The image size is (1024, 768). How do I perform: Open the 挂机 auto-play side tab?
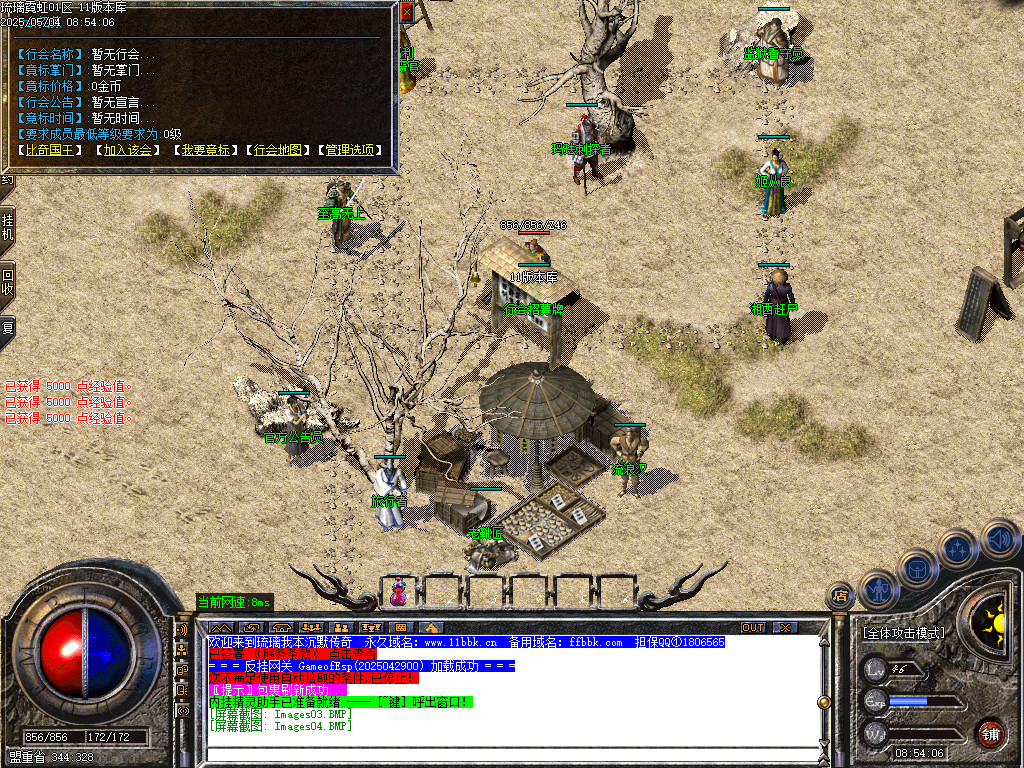click(7, 228)
